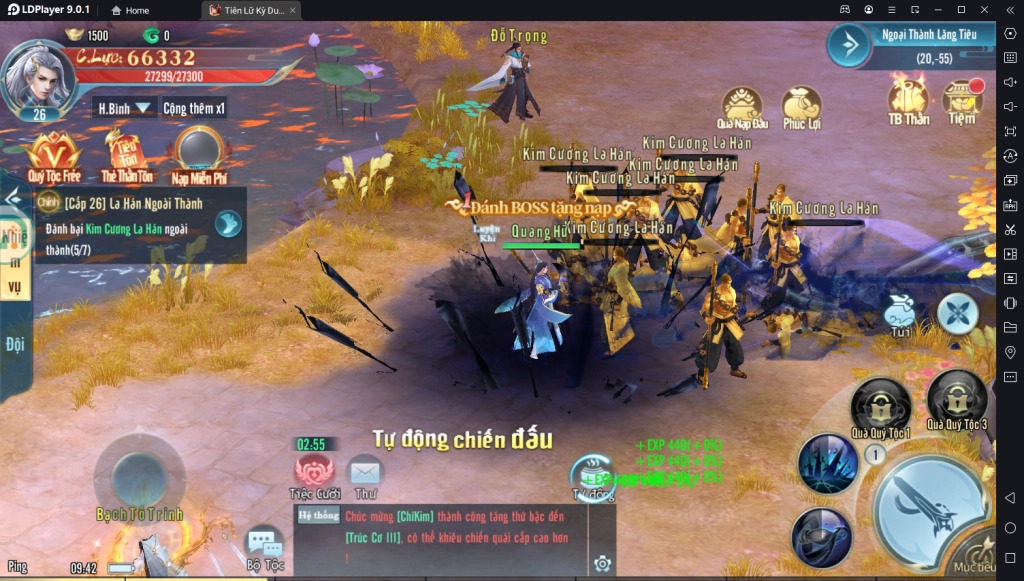Open the H.Bình combat mode dropdown
The height and width of the screenshot is (581, 1024).
[124, 108]
